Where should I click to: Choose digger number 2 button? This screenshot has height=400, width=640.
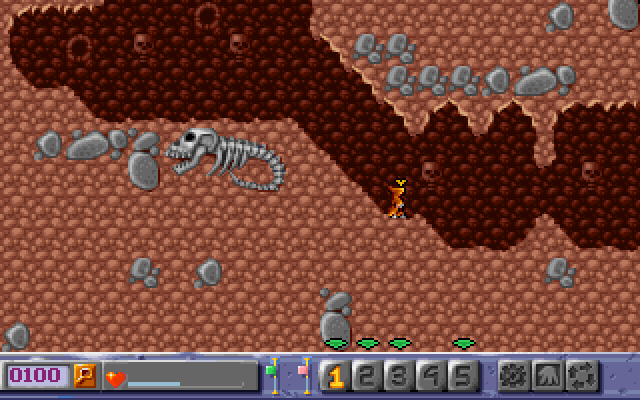pos(366,376)
